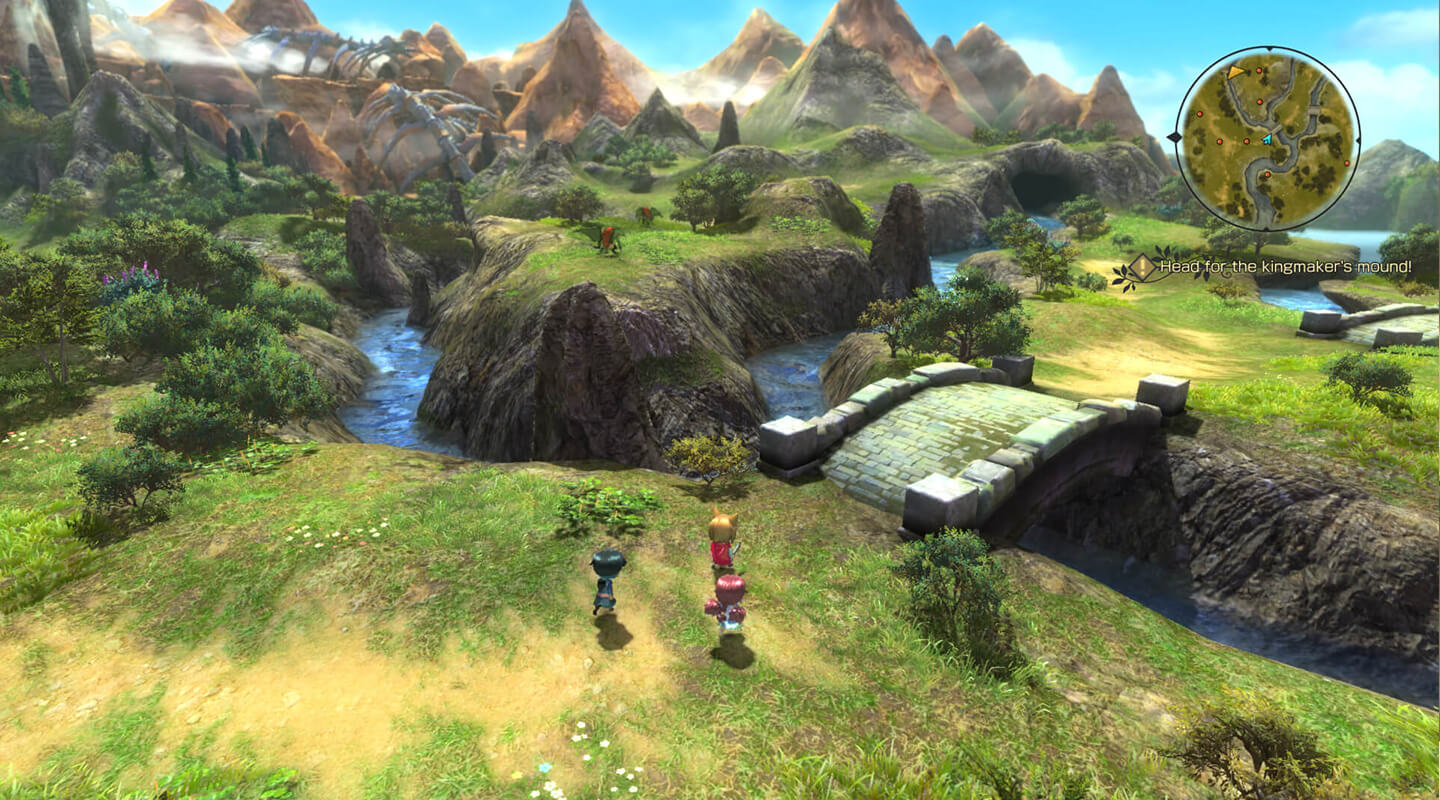Viewport: 1440px width, 800px height.
Task: Click the bridge crossing shown on the minimap
Action: [x=1277, y=127]
